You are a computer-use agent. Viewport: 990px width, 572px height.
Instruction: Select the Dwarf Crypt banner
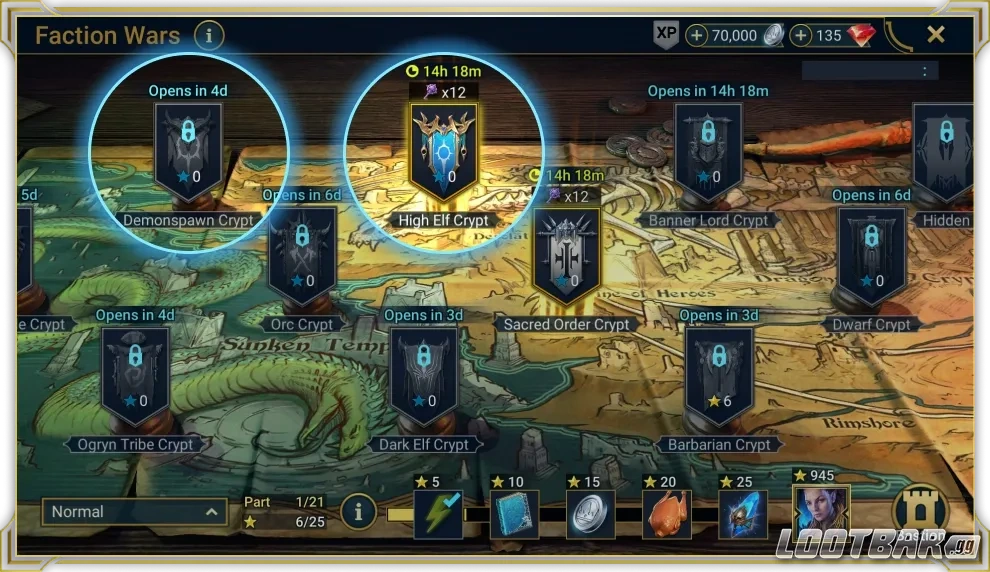(x=871, y=255)
